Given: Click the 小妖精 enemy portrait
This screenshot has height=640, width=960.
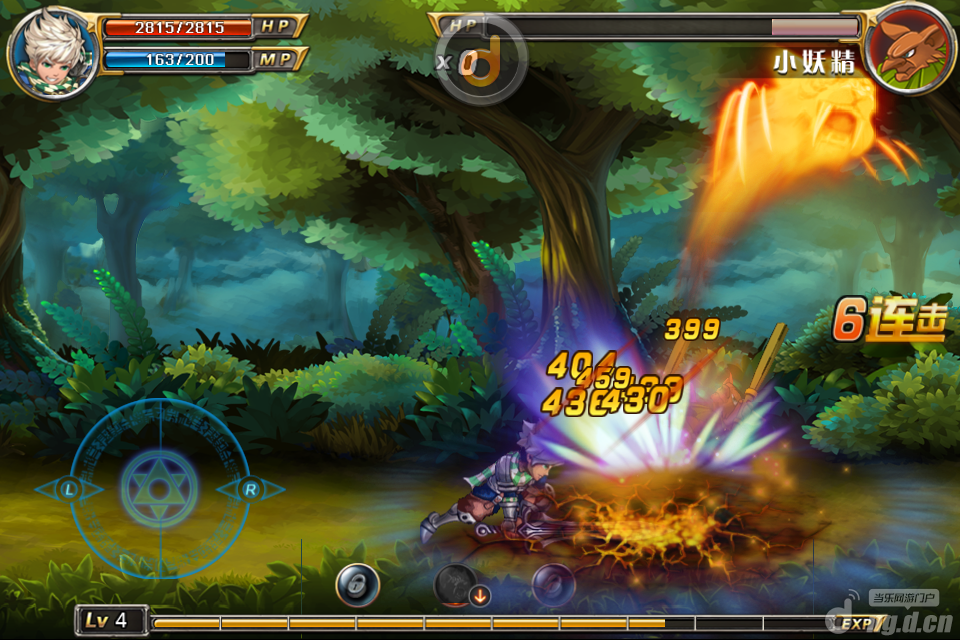Looking at the screenshot, I should [909, 48].
